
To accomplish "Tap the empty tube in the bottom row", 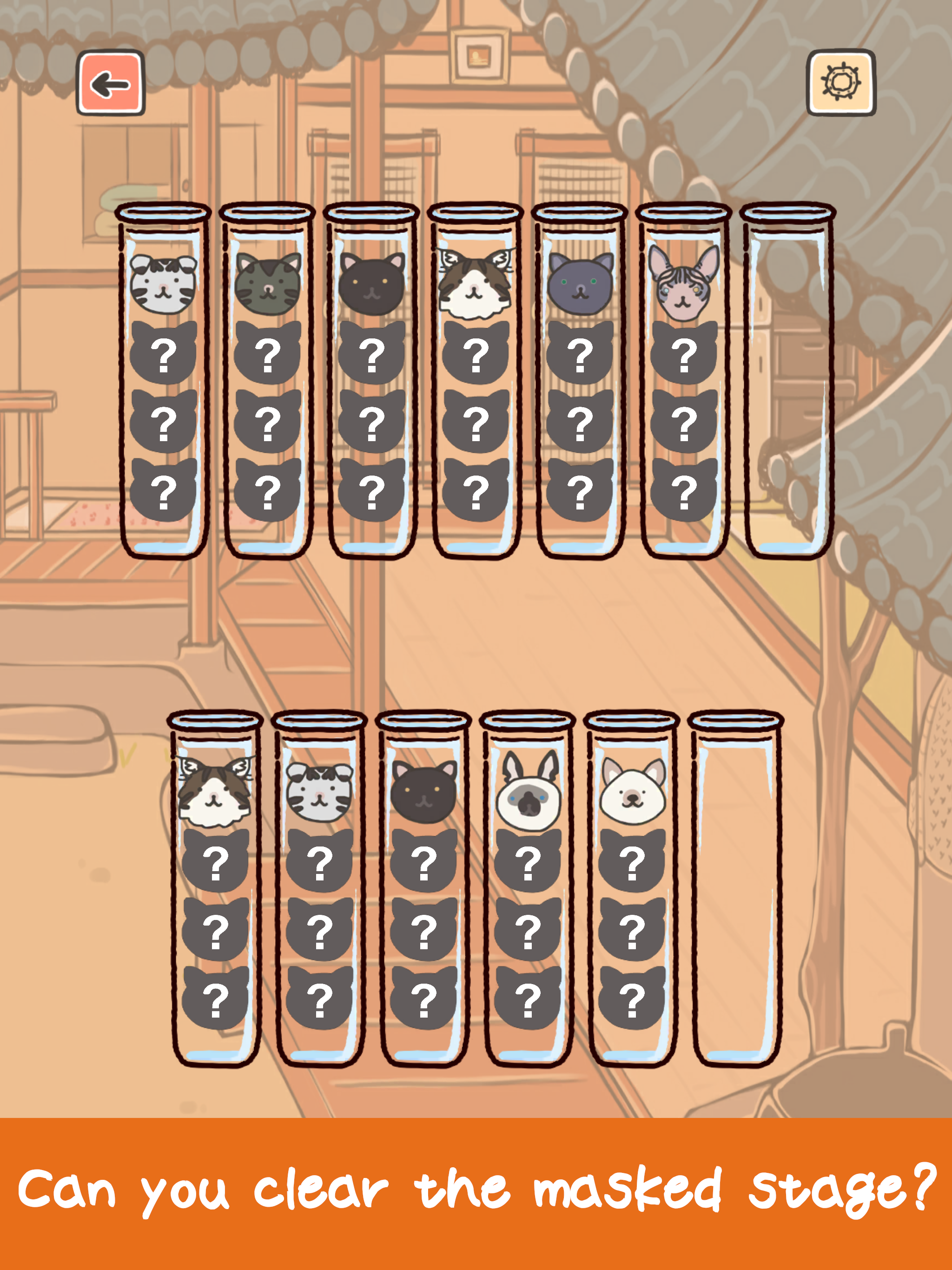I will 738,890.
